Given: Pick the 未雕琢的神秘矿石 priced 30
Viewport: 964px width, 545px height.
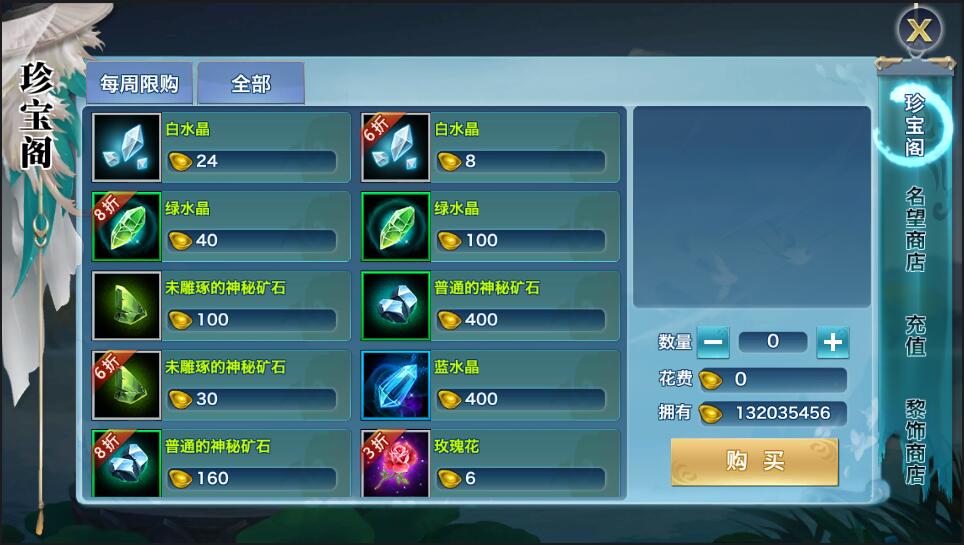Looking at the screenshot, I should (x=221, y=384).
